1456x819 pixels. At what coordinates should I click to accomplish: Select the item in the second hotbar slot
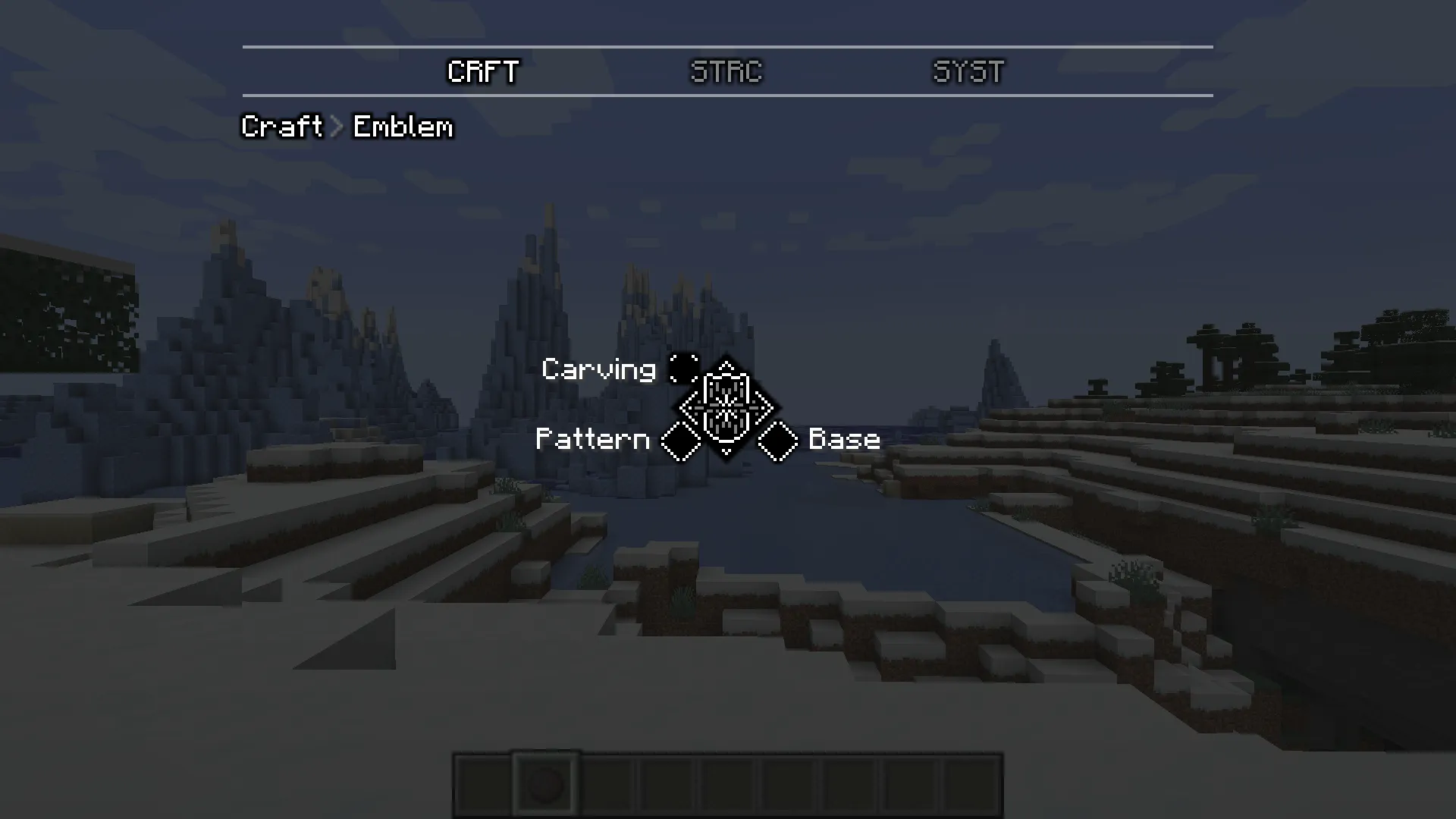[545, 784]
